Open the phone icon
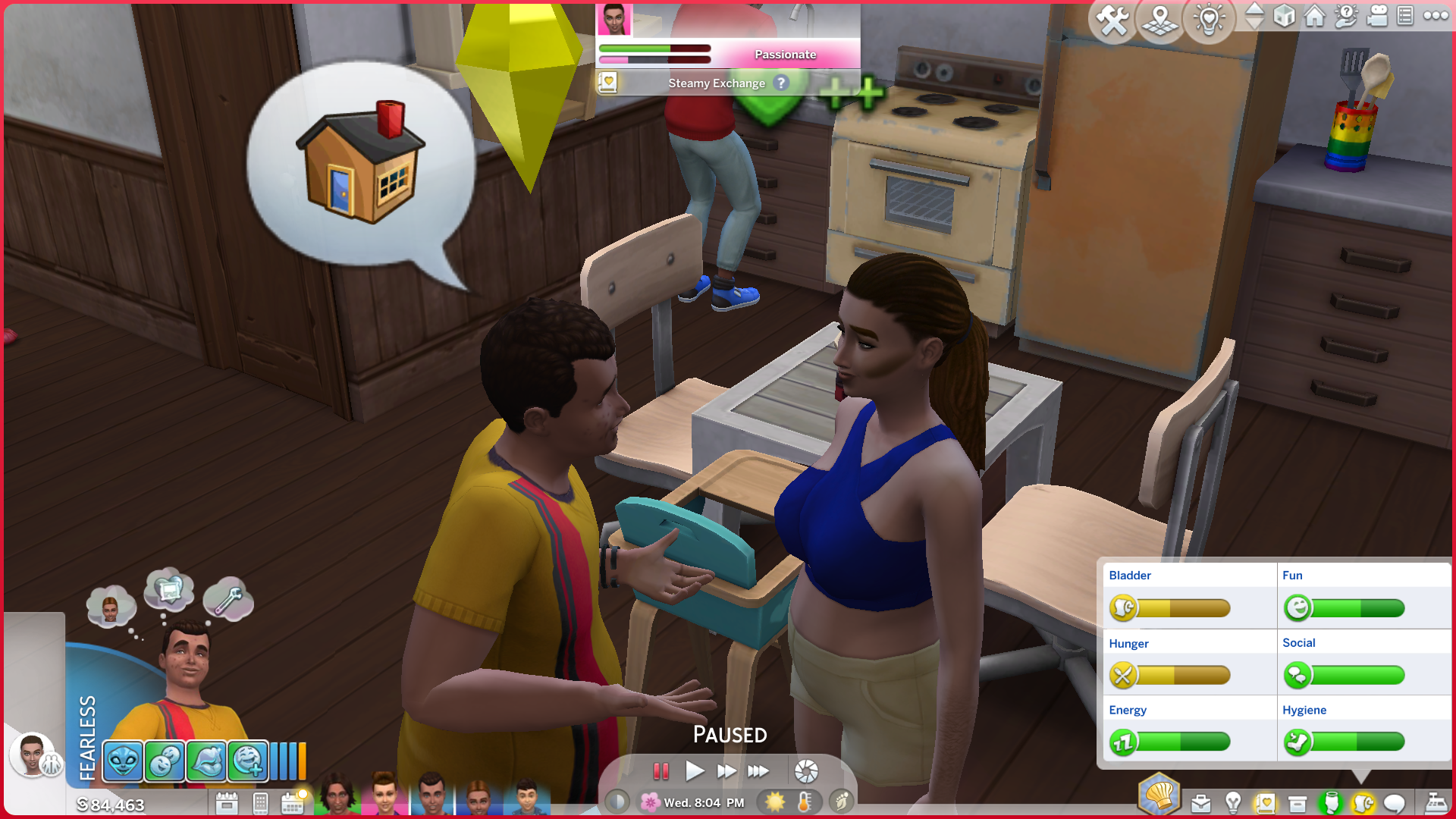 (260, 802)
